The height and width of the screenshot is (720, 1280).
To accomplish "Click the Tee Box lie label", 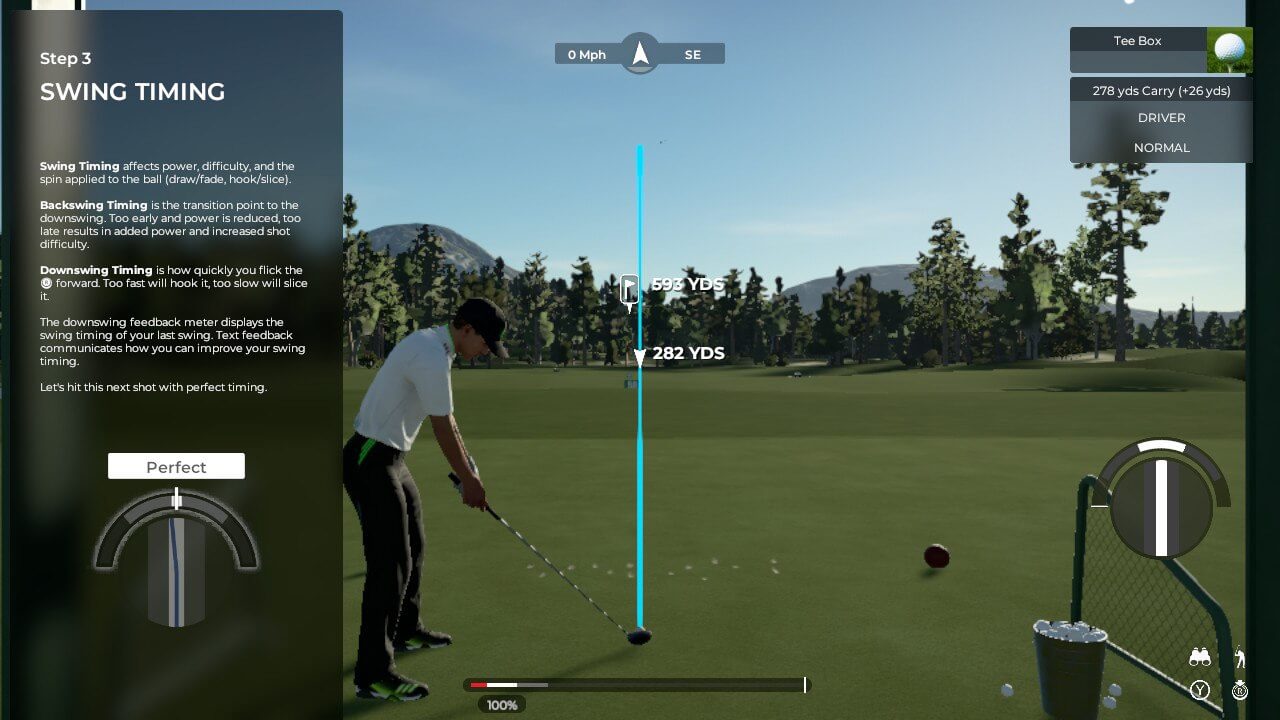I will click(x=1137, y=41).
